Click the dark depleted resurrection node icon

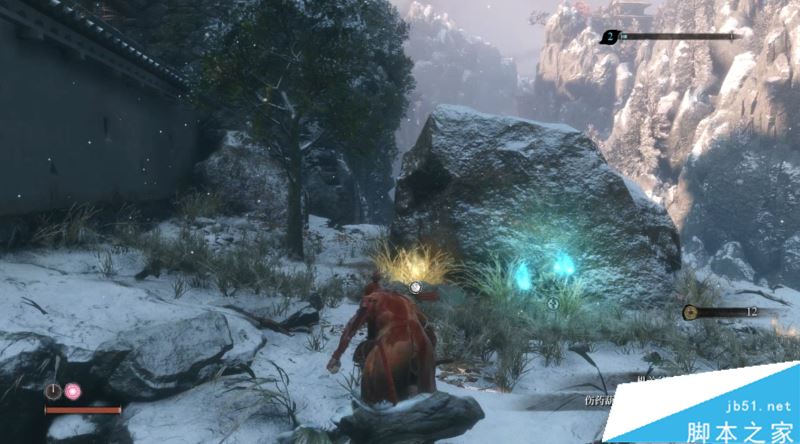[53, 390]
